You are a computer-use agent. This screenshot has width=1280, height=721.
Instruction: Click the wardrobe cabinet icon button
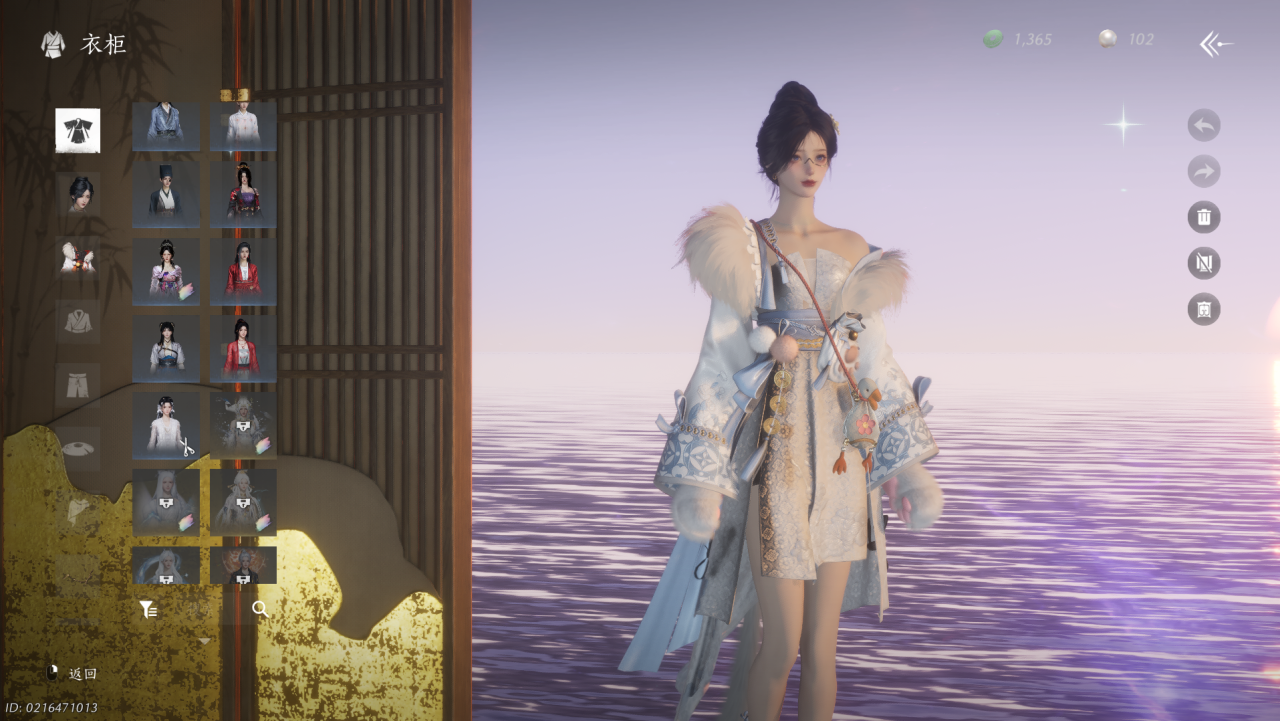click(x=1203, y=309)
